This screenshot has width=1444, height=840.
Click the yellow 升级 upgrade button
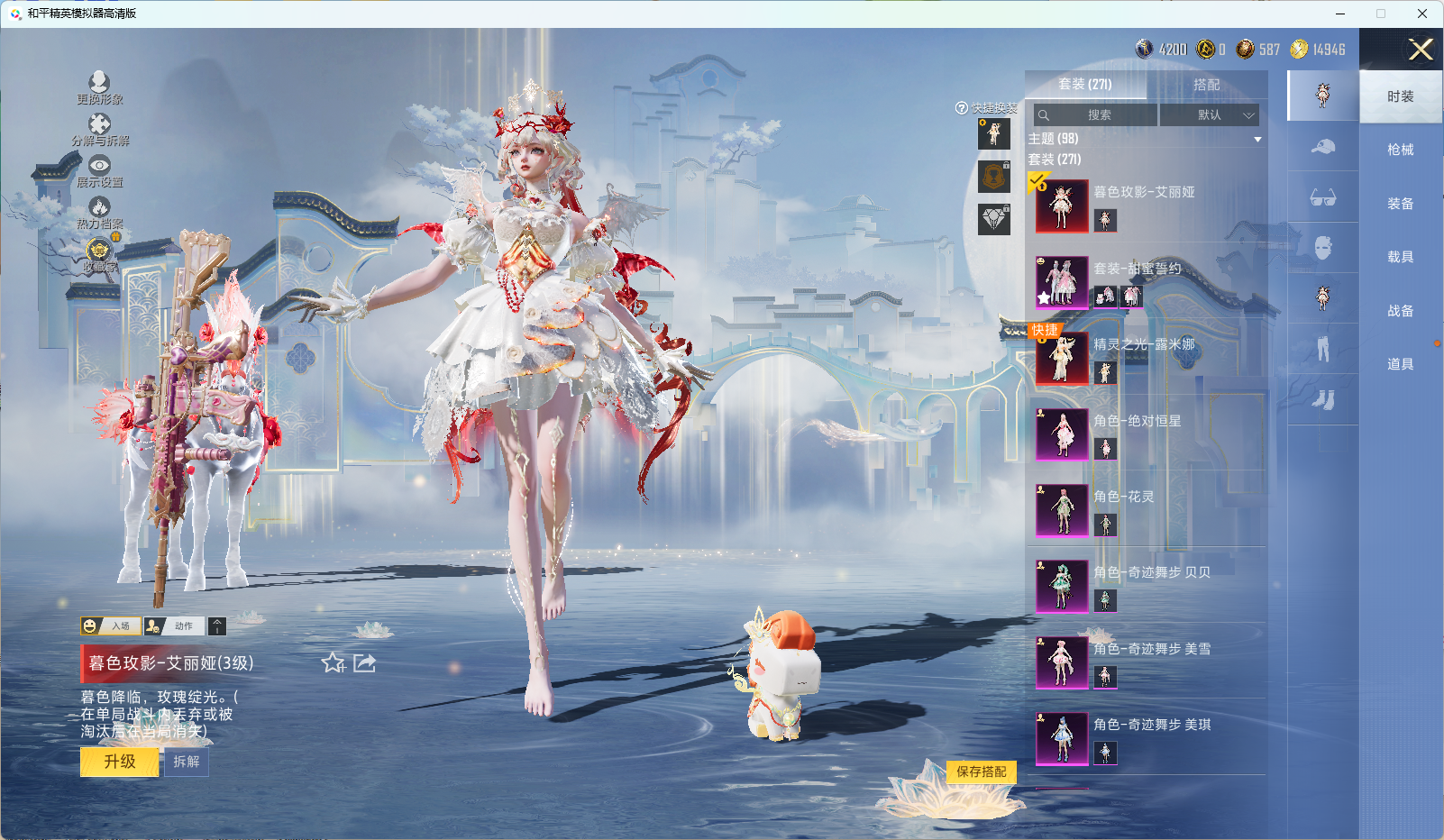[x=119, y=762]
